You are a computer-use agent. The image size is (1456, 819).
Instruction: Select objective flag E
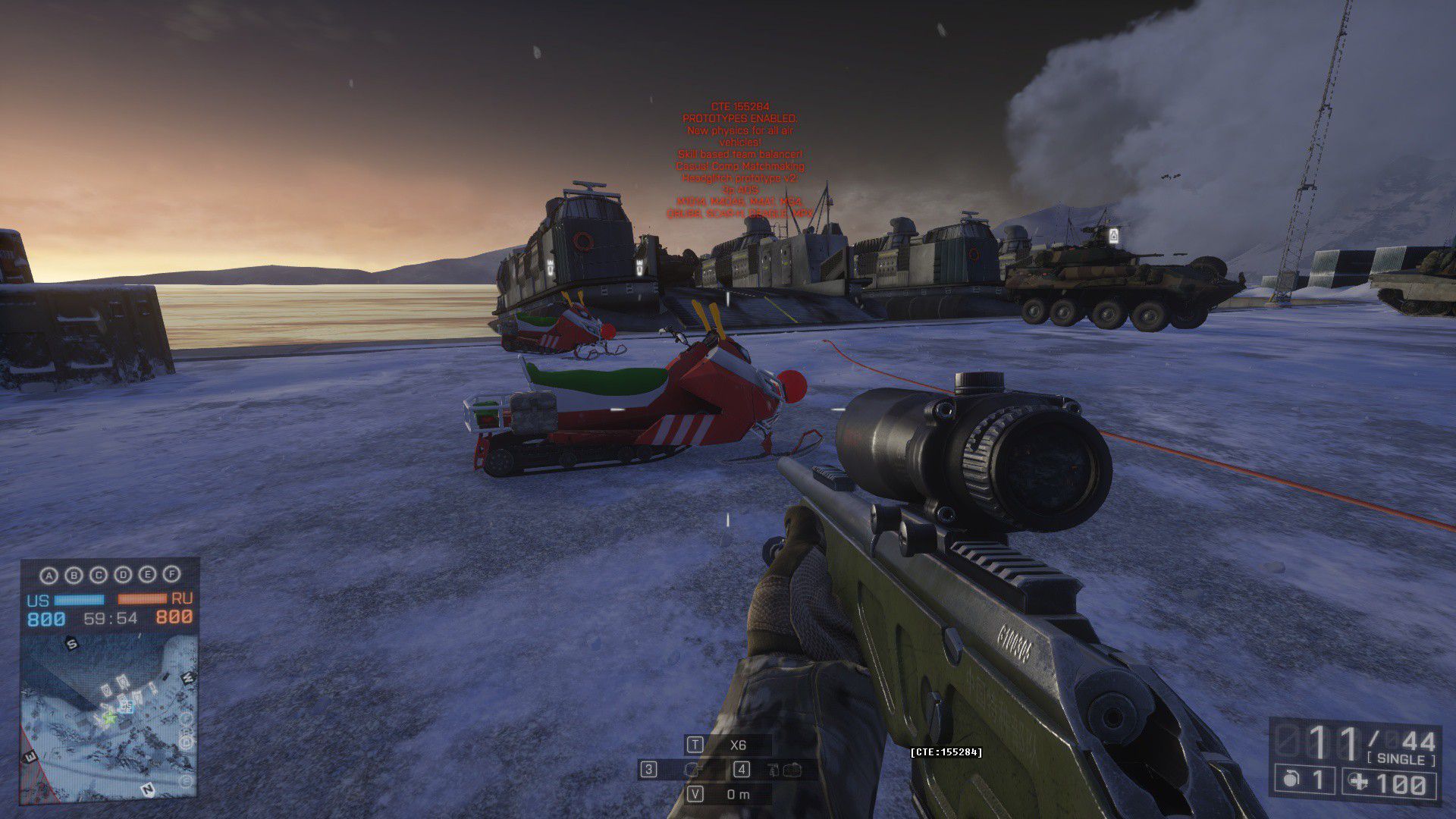pos(148,576)
